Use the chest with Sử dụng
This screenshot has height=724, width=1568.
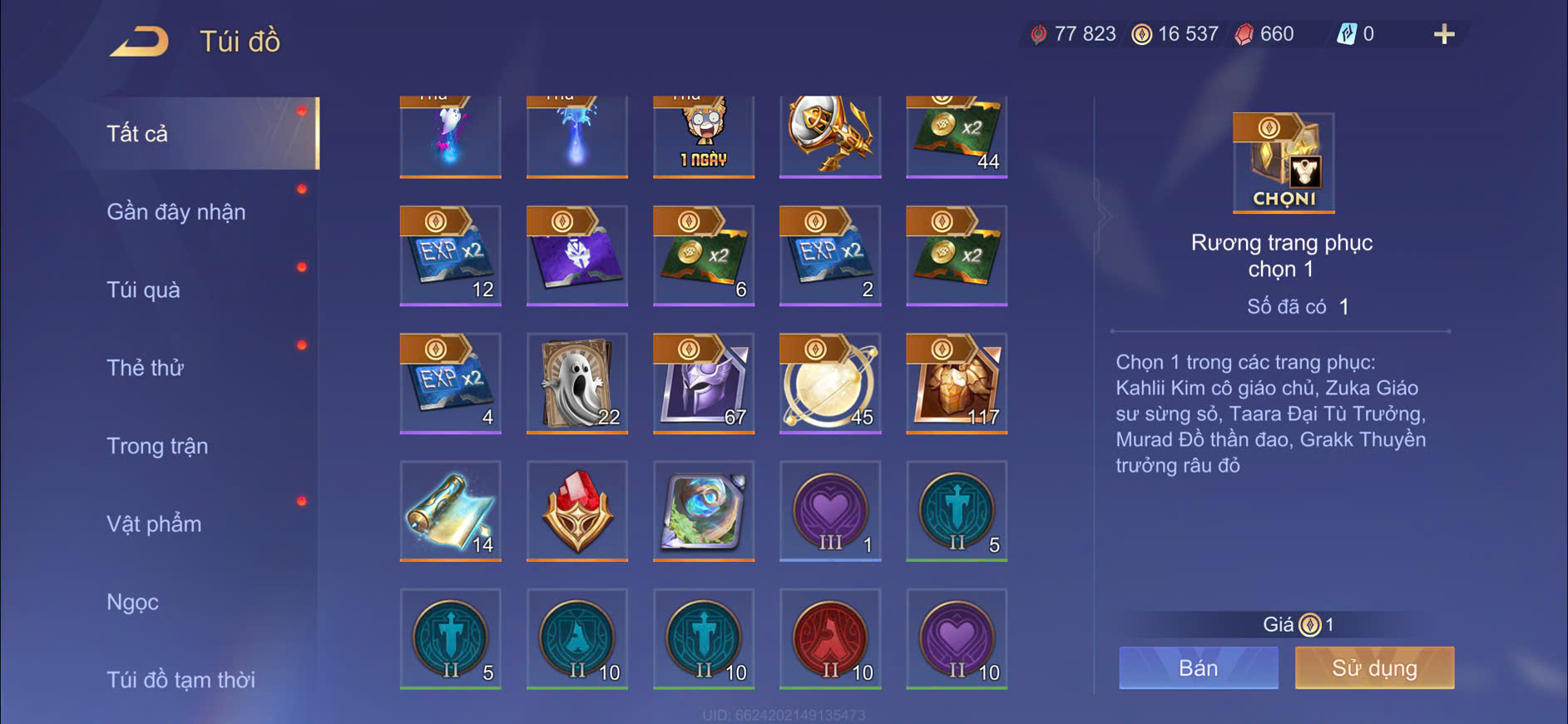[x=1374, y=667]
